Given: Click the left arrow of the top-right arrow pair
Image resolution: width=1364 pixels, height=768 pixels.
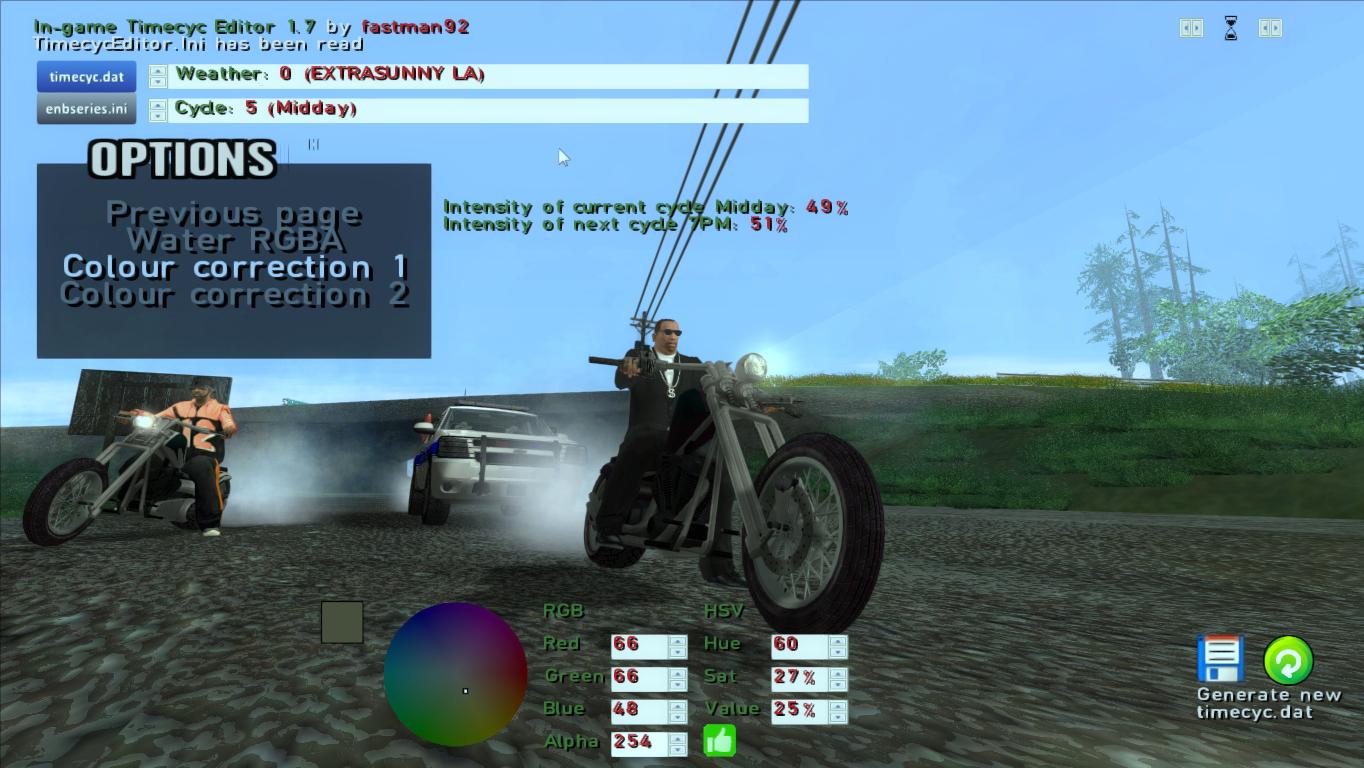Looking at the screenshot, I should pos(1266,28).
